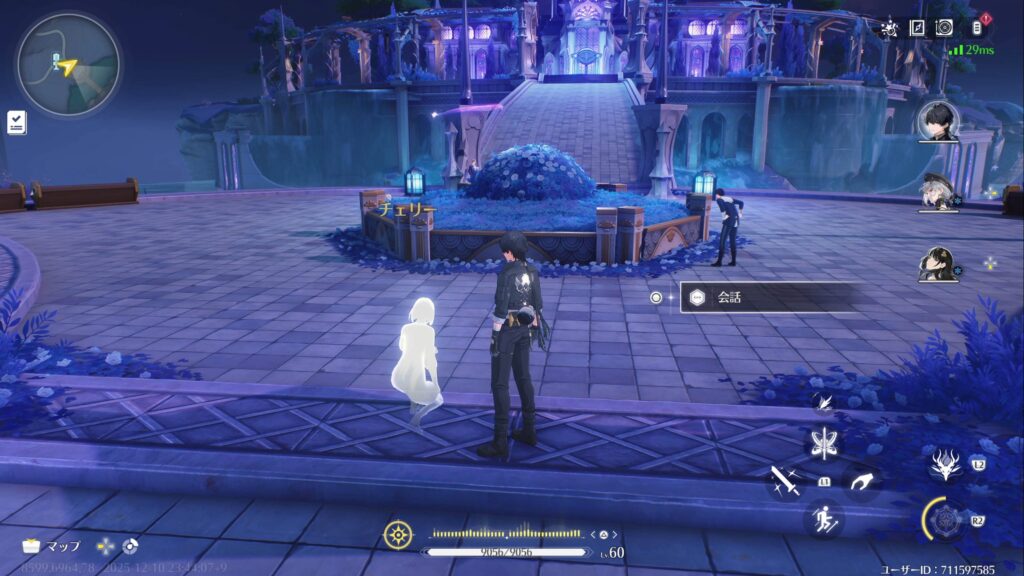Trigger the running dash icon
Image resolution: width=1024 pixels, height=576 pixels.
(824, 518)
